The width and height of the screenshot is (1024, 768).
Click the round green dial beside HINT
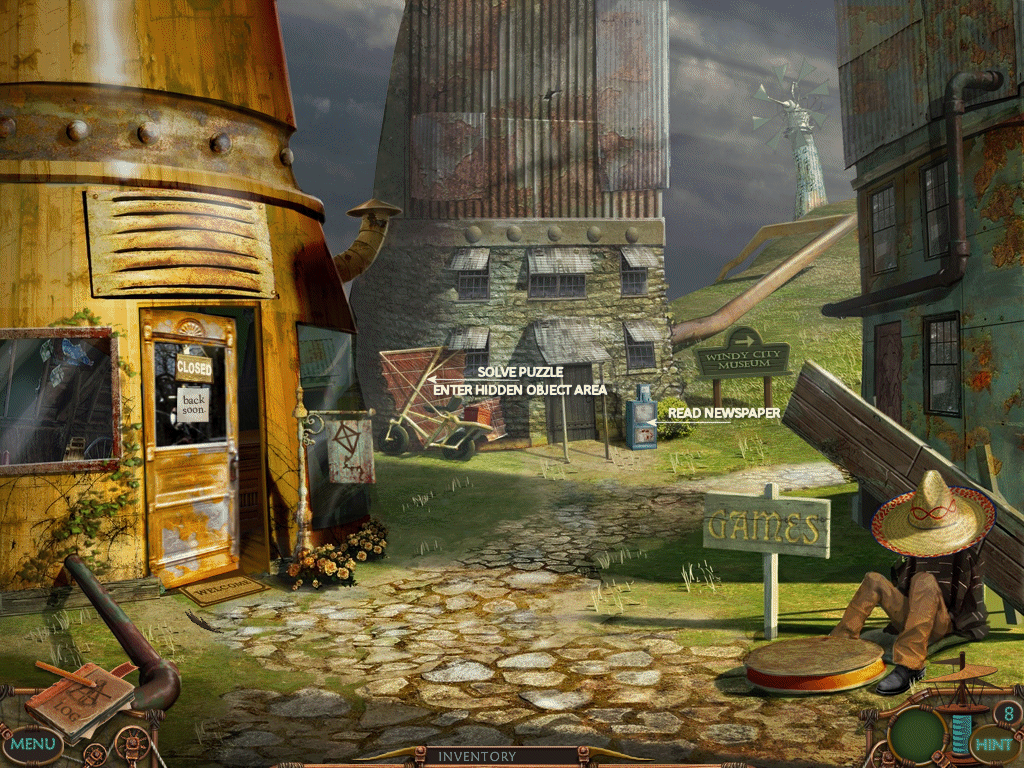(918, 735)
